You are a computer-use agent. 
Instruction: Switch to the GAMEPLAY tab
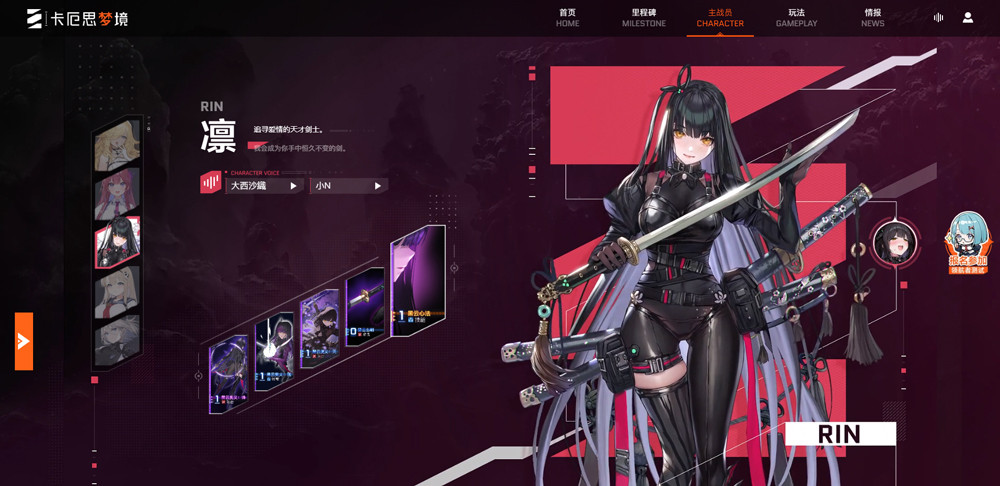pos(796,18)
